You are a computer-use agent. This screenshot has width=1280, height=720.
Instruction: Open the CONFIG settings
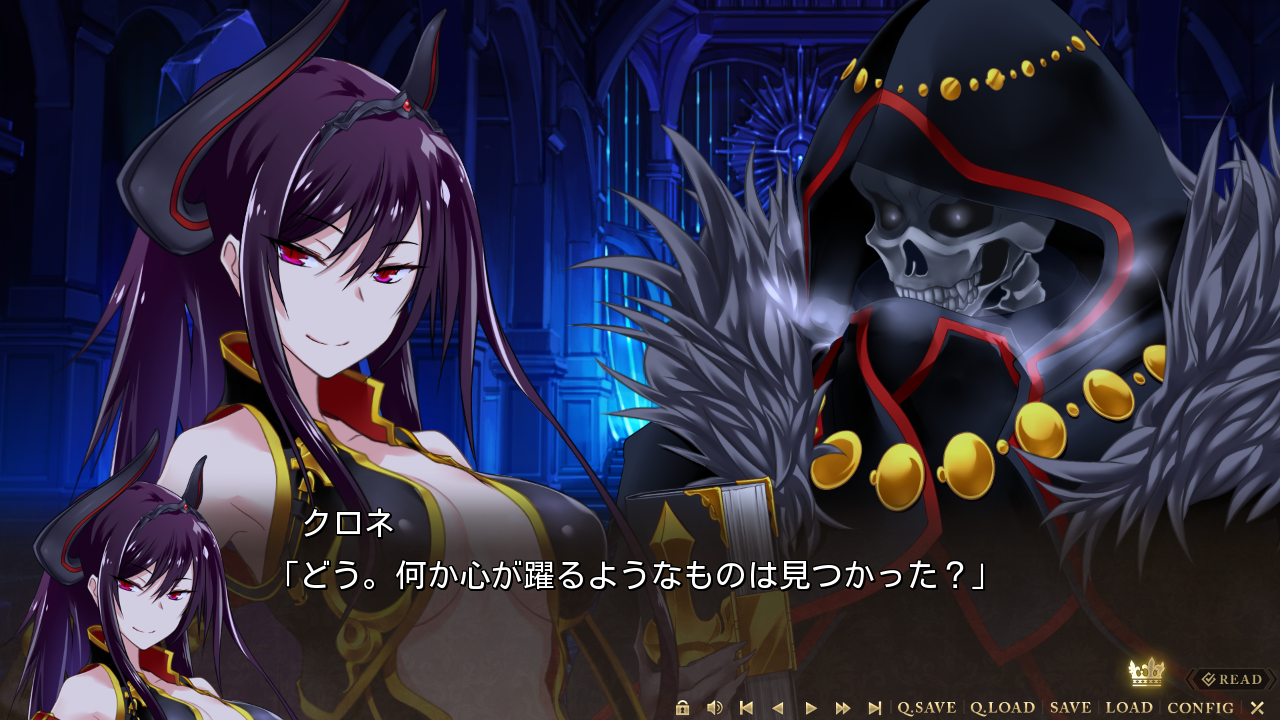(x=1200, y=708)
